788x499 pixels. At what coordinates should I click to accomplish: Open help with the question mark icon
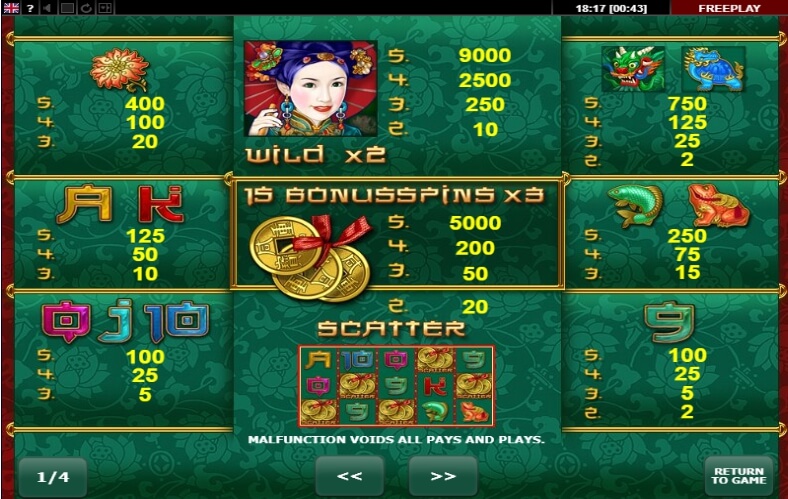point(31,8)
